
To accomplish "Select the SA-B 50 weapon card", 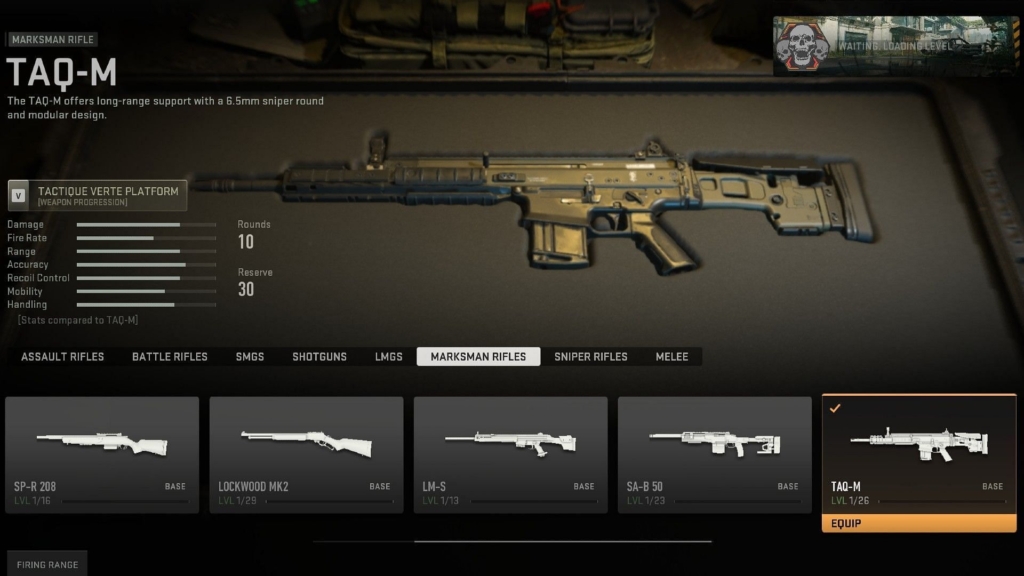I will coord(714,454).
